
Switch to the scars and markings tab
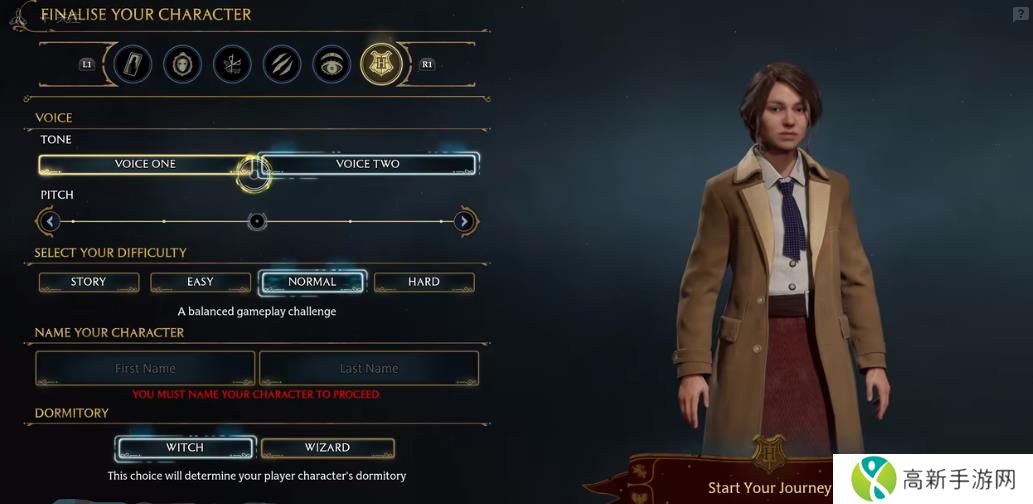tap(282, 65)
